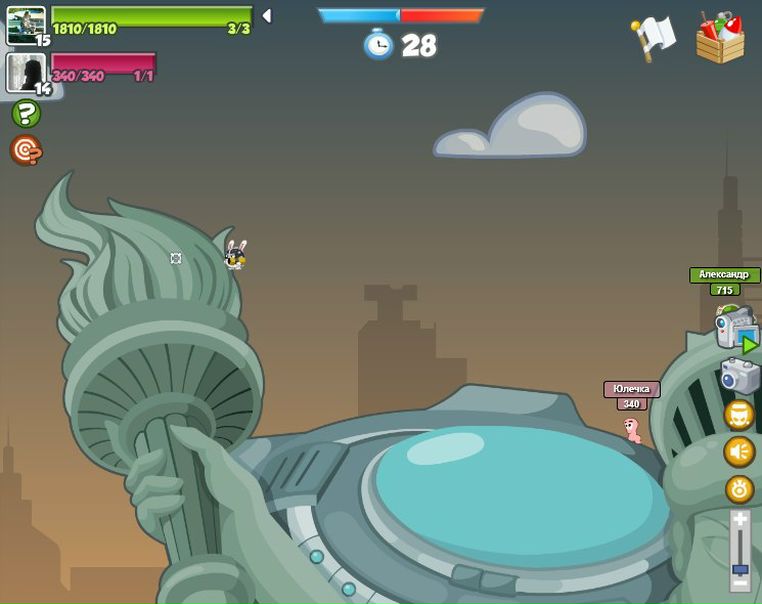Click the orange target hint icon
Image resolution: width=762 pixels, height=604 pixels.
26,150
